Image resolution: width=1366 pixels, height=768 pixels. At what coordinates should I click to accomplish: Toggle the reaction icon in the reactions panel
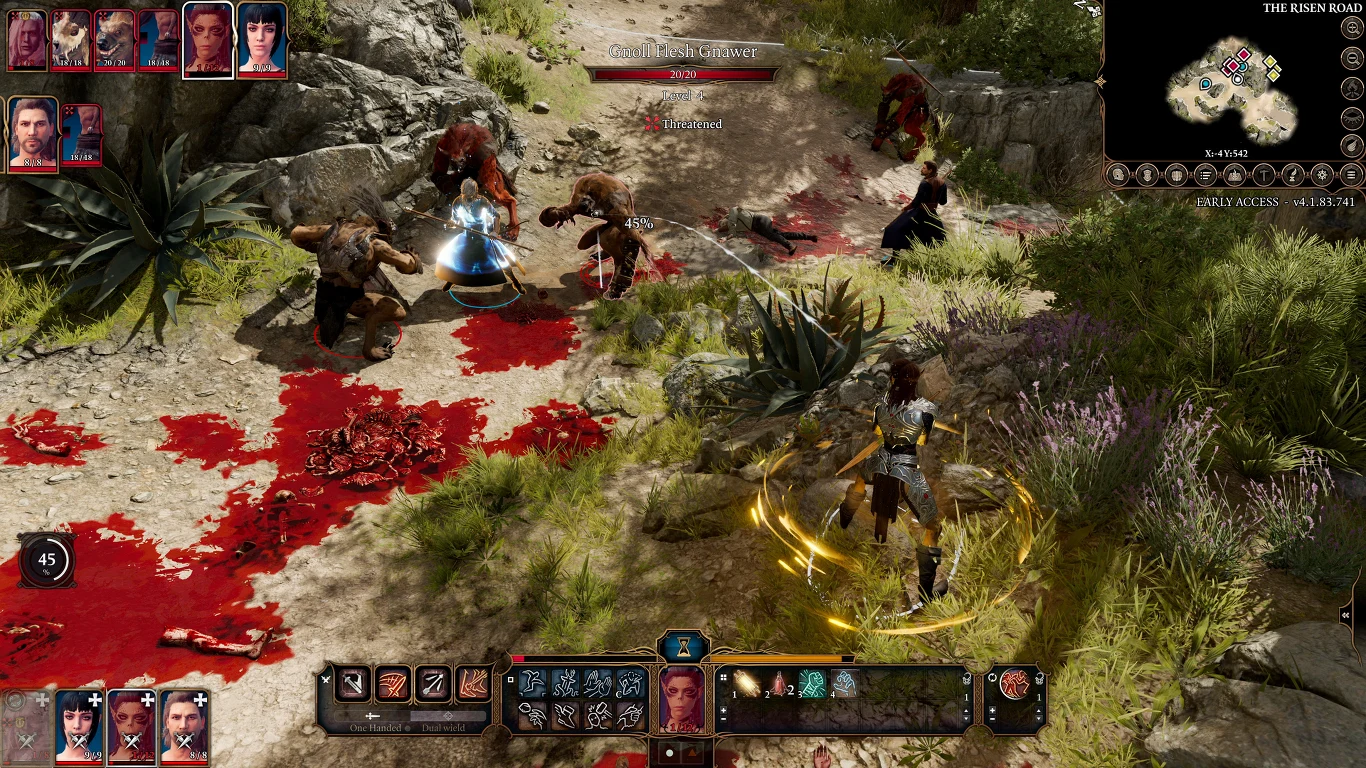click(x=1013, y=684)
